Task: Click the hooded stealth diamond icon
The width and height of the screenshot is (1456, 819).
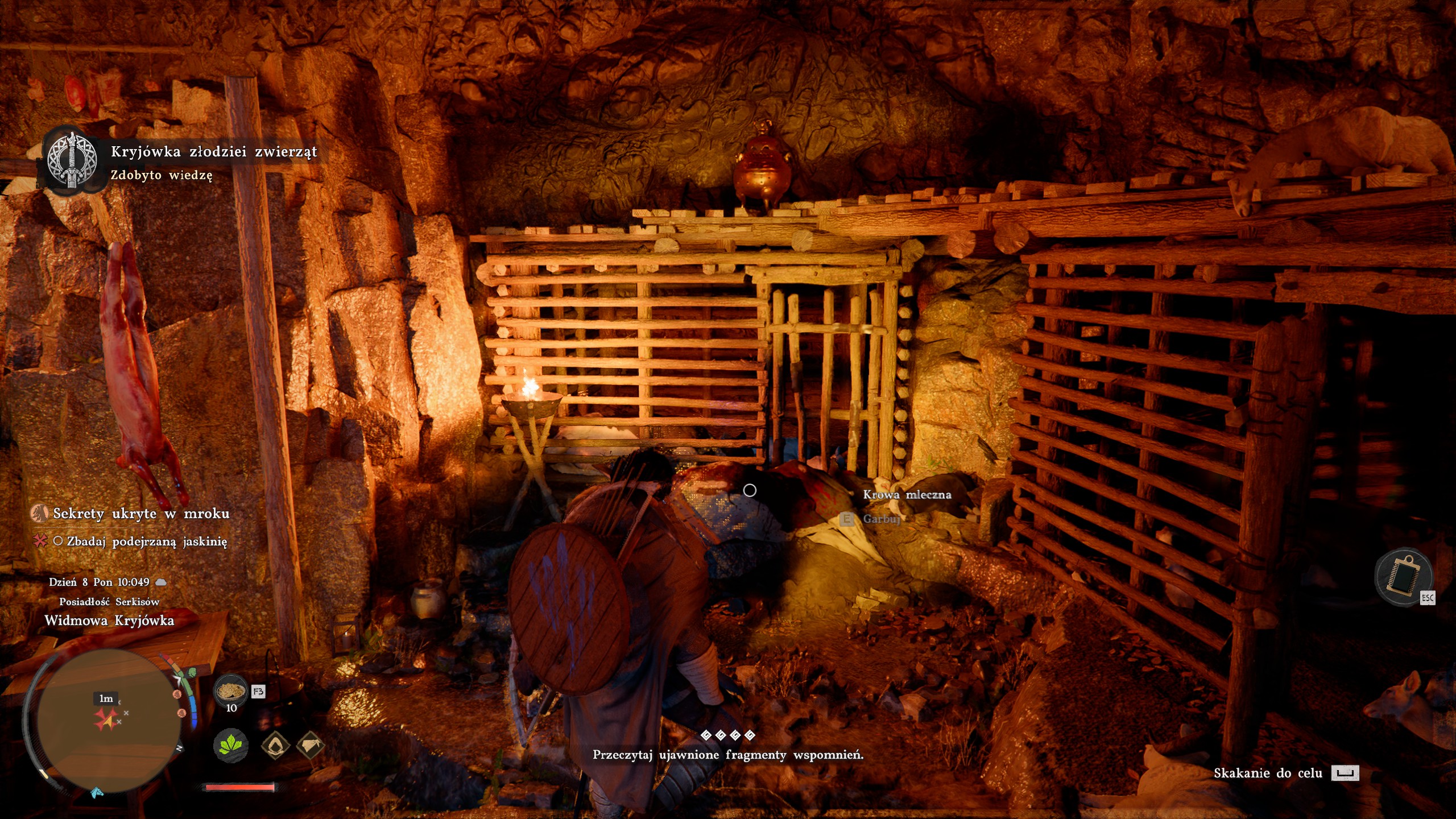Action: (x=276, y=744)
